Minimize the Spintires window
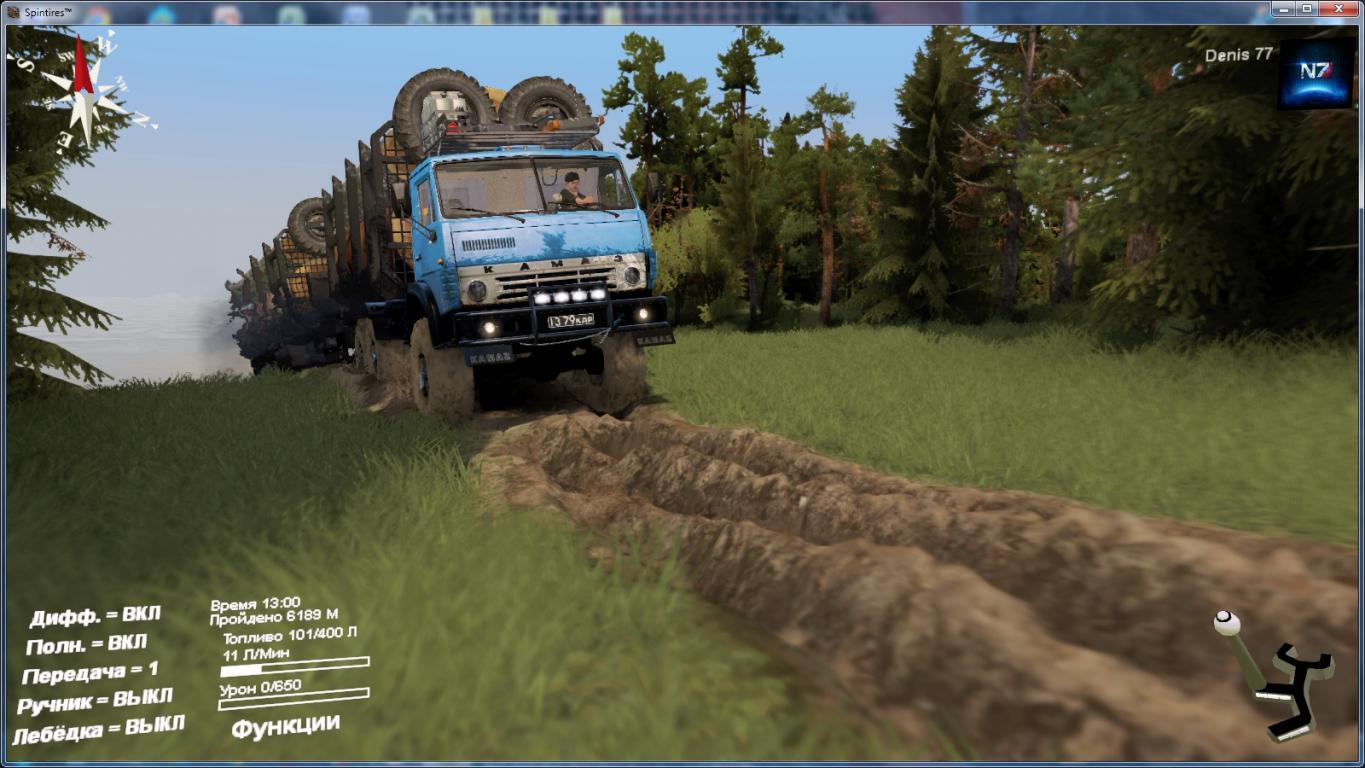Screen dimensions: 1365x768 [1284, 9]
